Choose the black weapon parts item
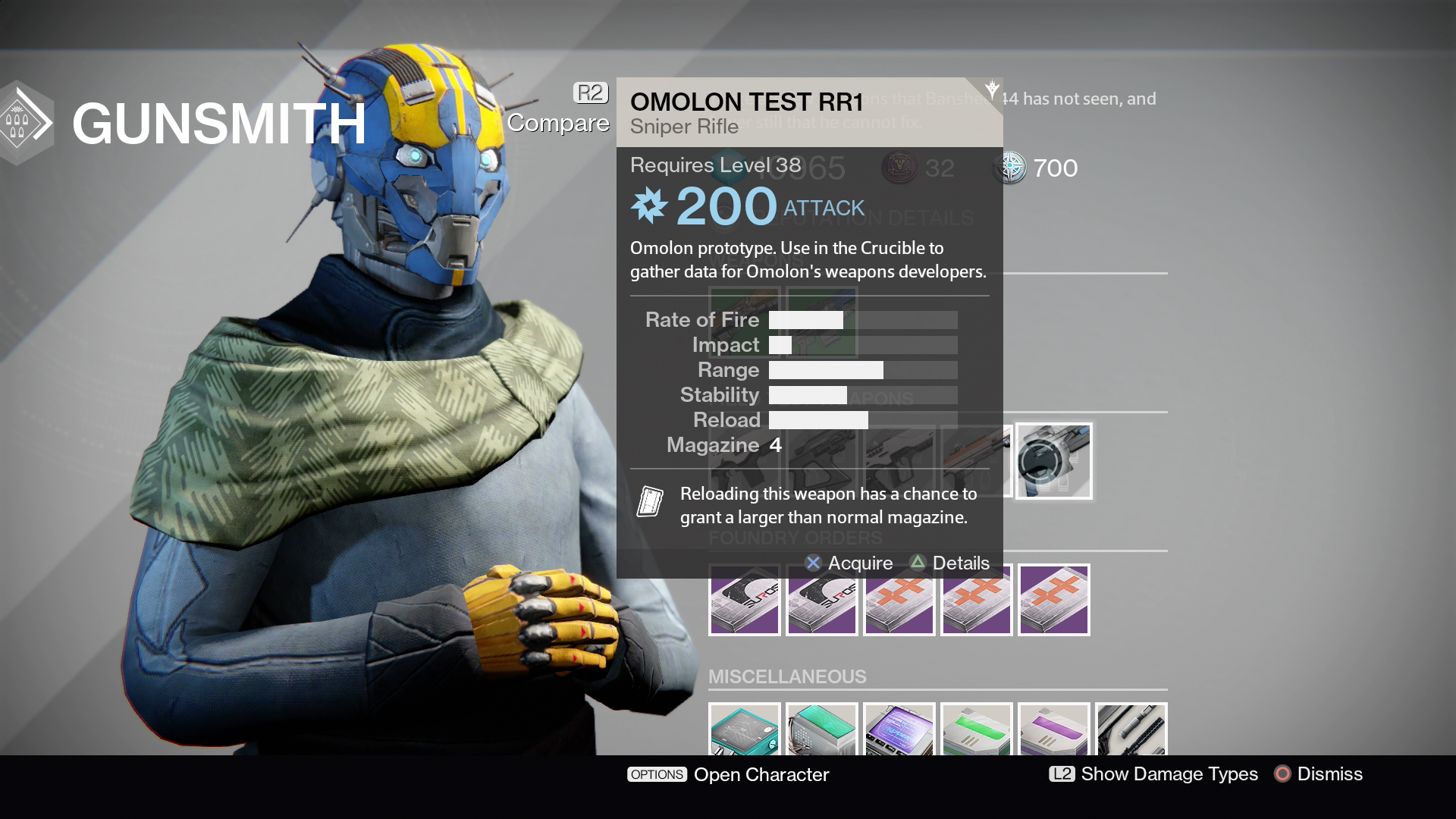 [1131, 730]
